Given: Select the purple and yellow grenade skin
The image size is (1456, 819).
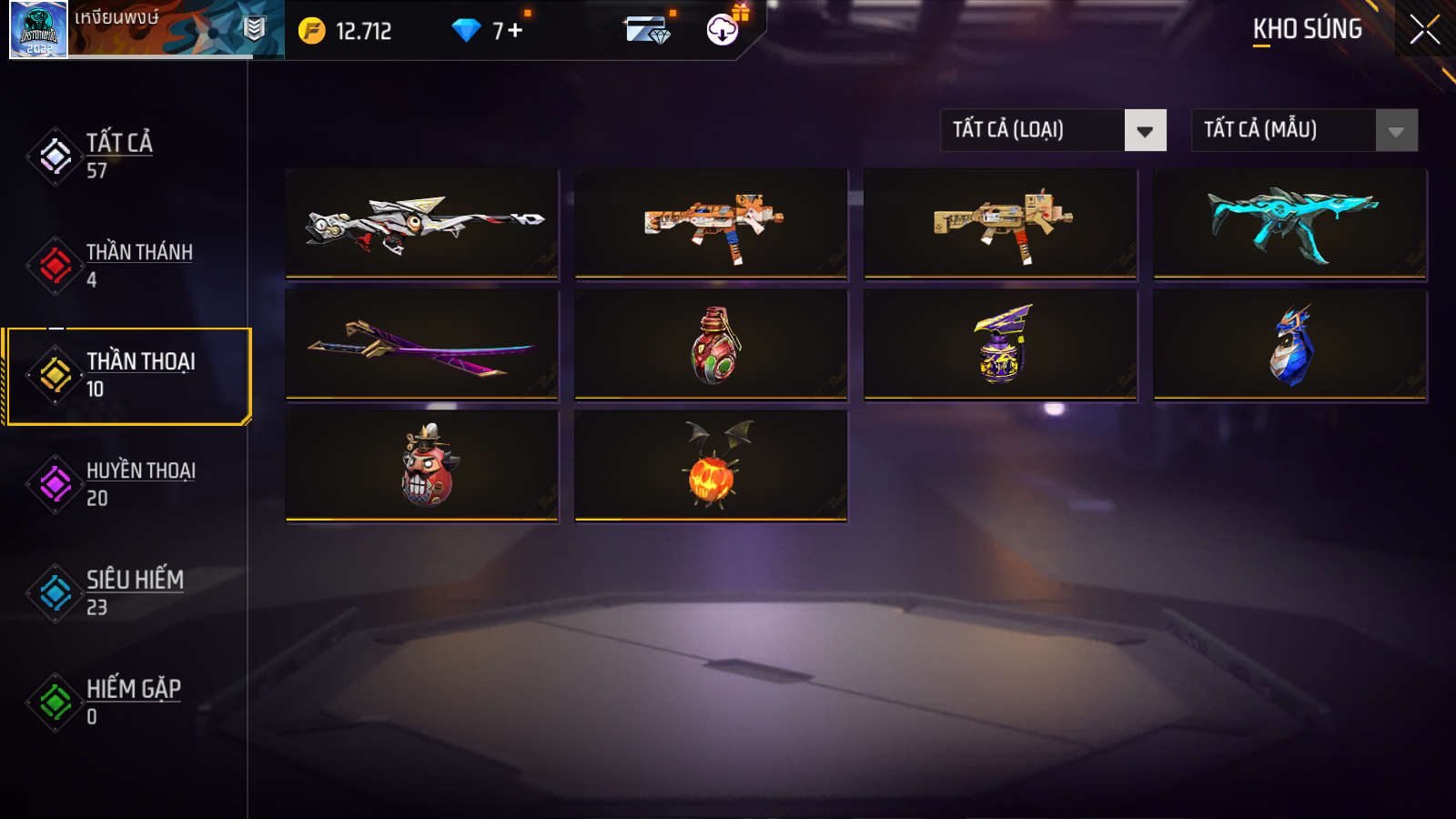Looking at the screenshot, I should pyautogui.click(x=1001, y=345).
